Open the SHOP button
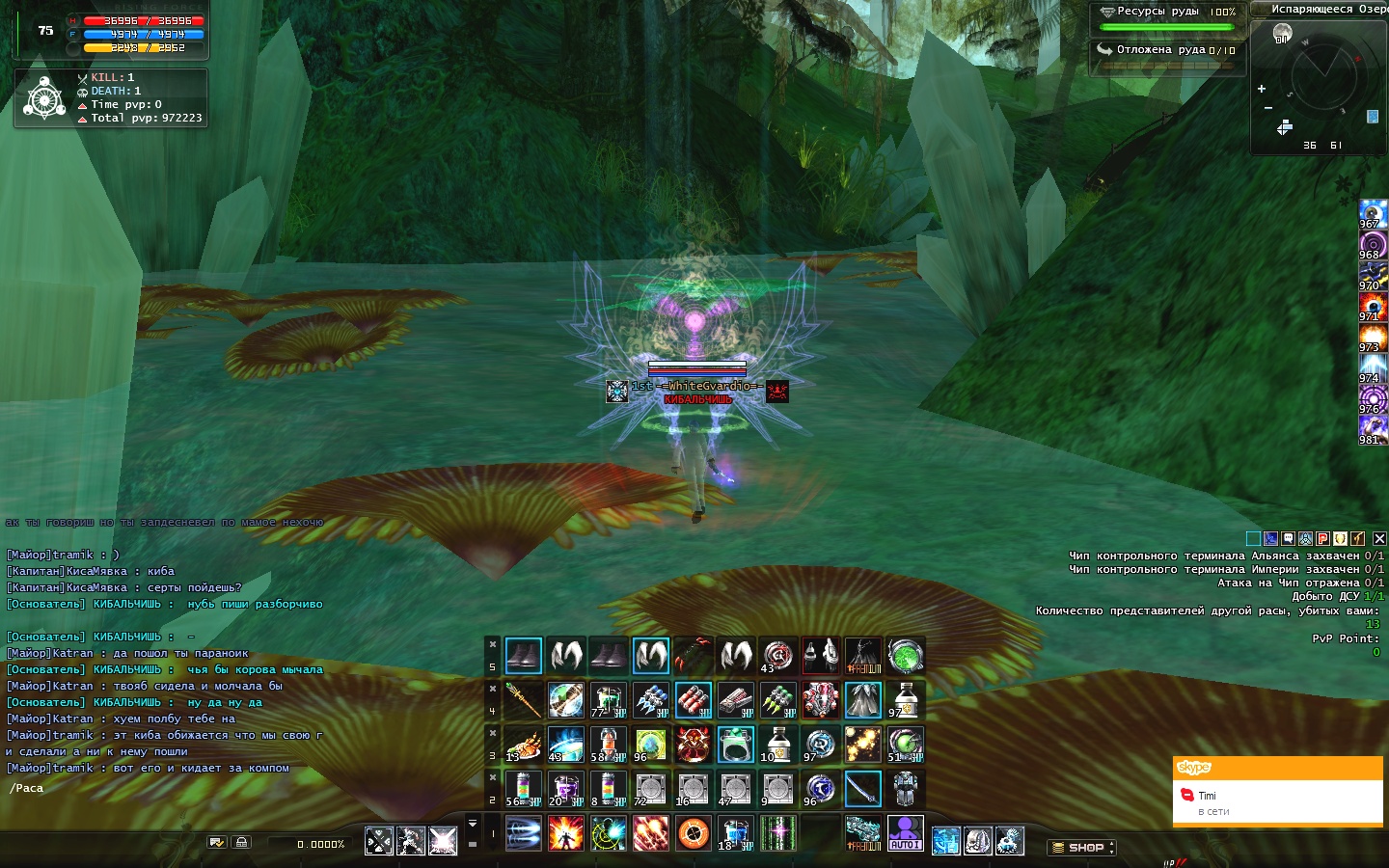 (1081, 848)
